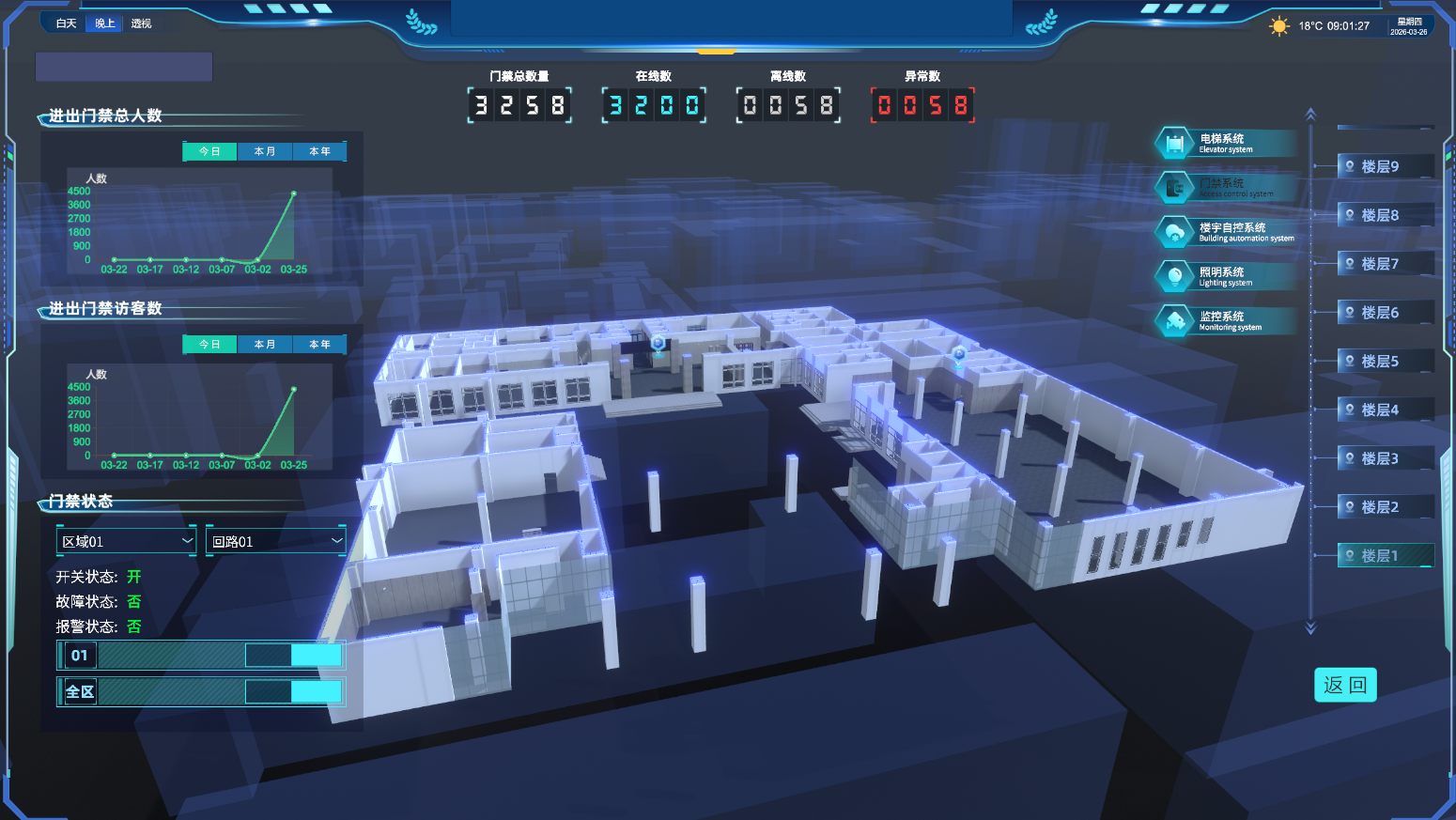This screenshot has width=1456, height=820.
Task: Toggle the 01 door switch
Action: click(x=293, y=656)
